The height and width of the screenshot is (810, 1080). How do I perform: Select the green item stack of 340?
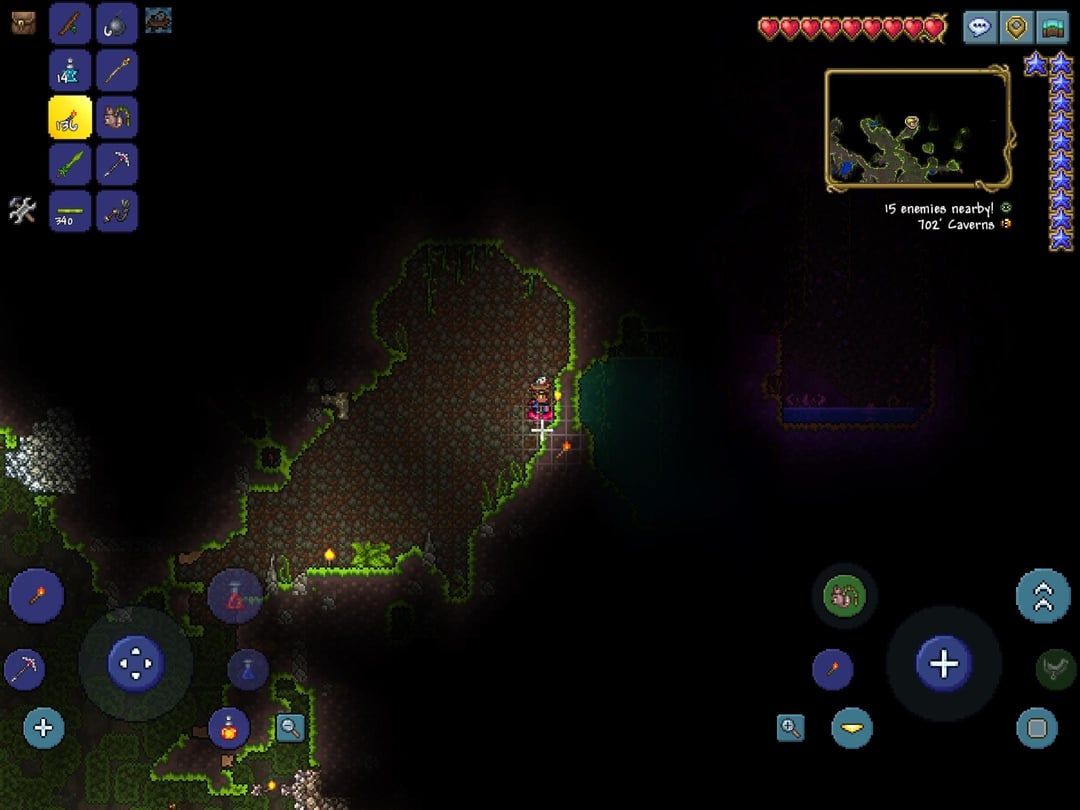point(70,211)
